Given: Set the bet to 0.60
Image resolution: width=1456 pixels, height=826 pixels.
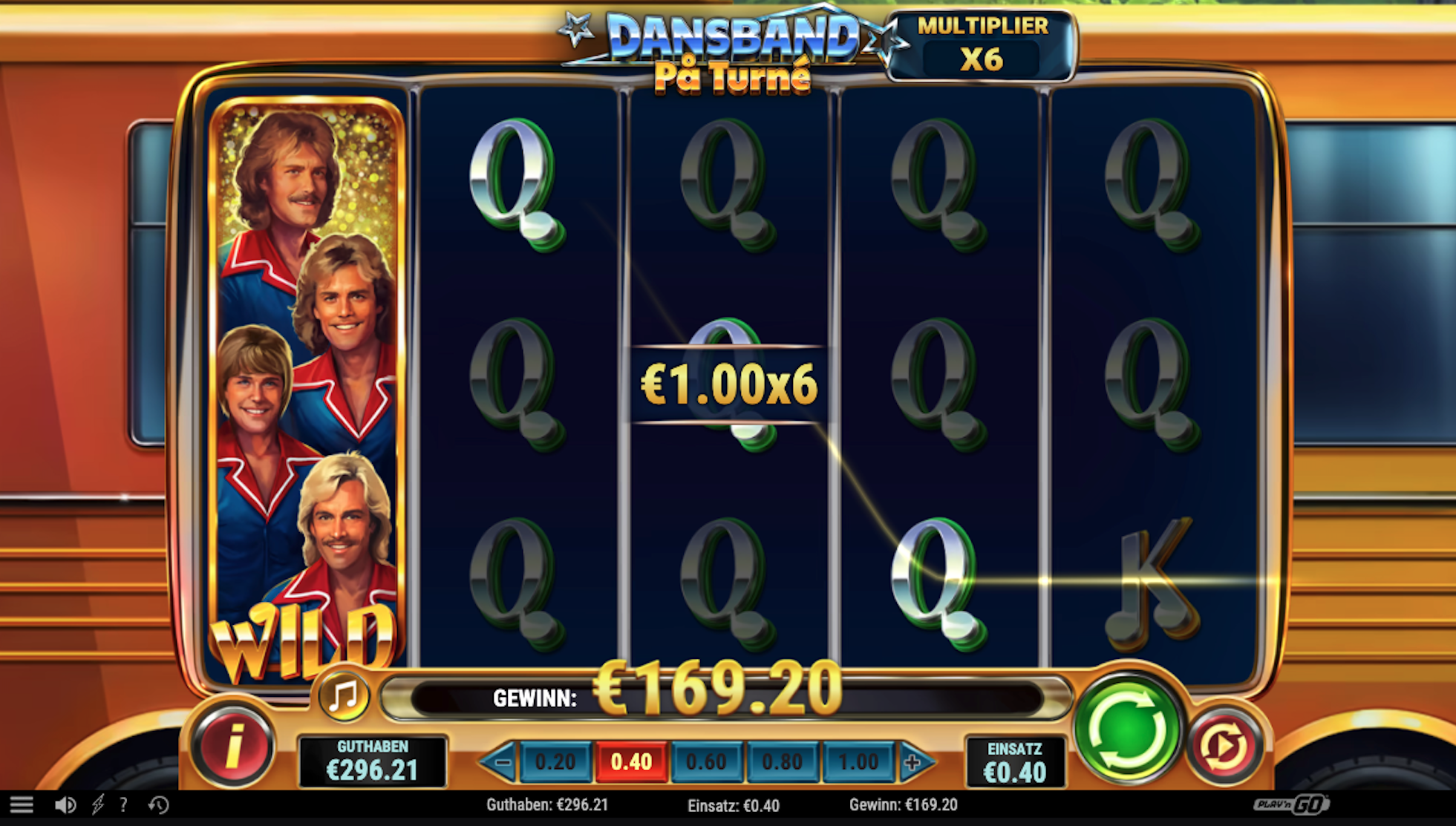Looking at the screenshot, I should 706,762.
